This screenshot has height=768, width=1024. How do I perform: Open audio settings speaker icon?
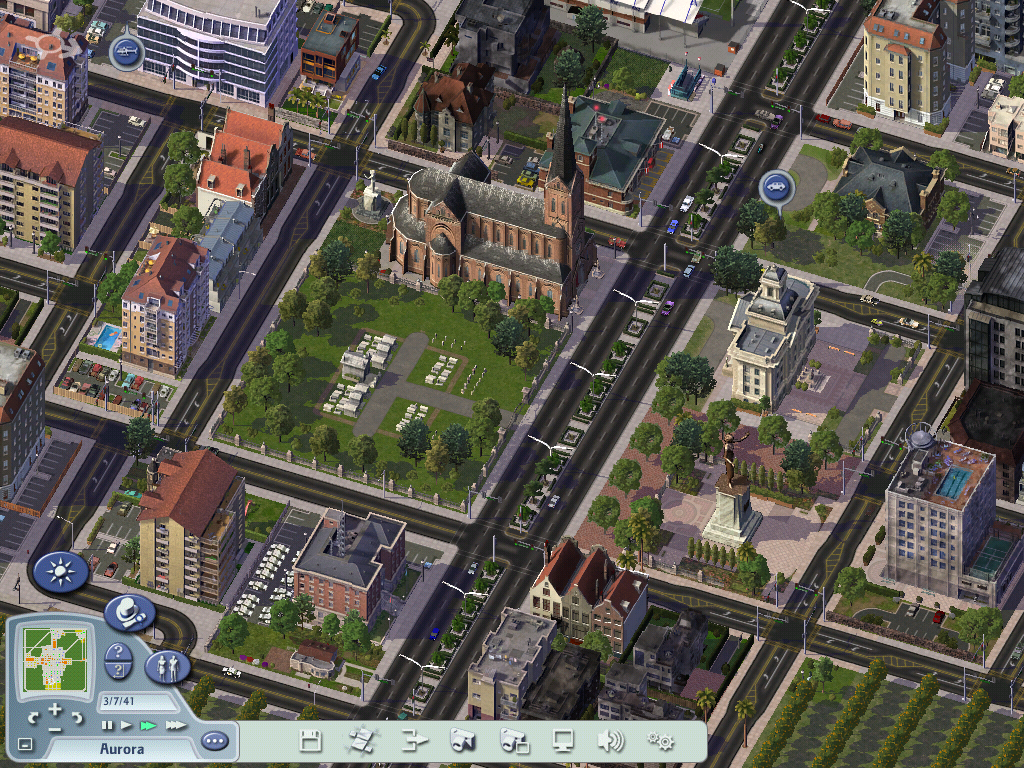pyautogui.click(x=611, y=741)
